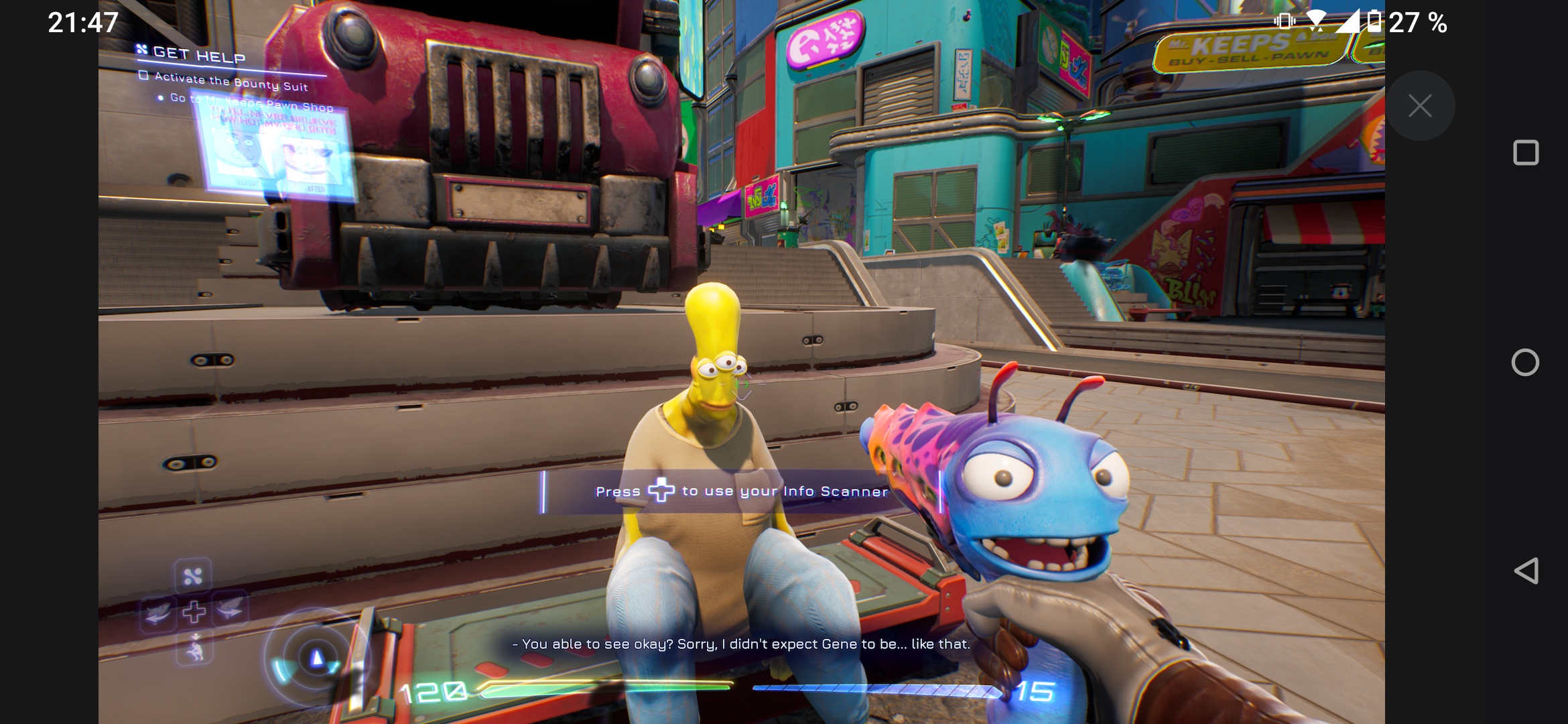The image size is (1568, 724).
Task: Tap the Android back triangle button
Action: pyautogui.click(x=1526, y=571)
